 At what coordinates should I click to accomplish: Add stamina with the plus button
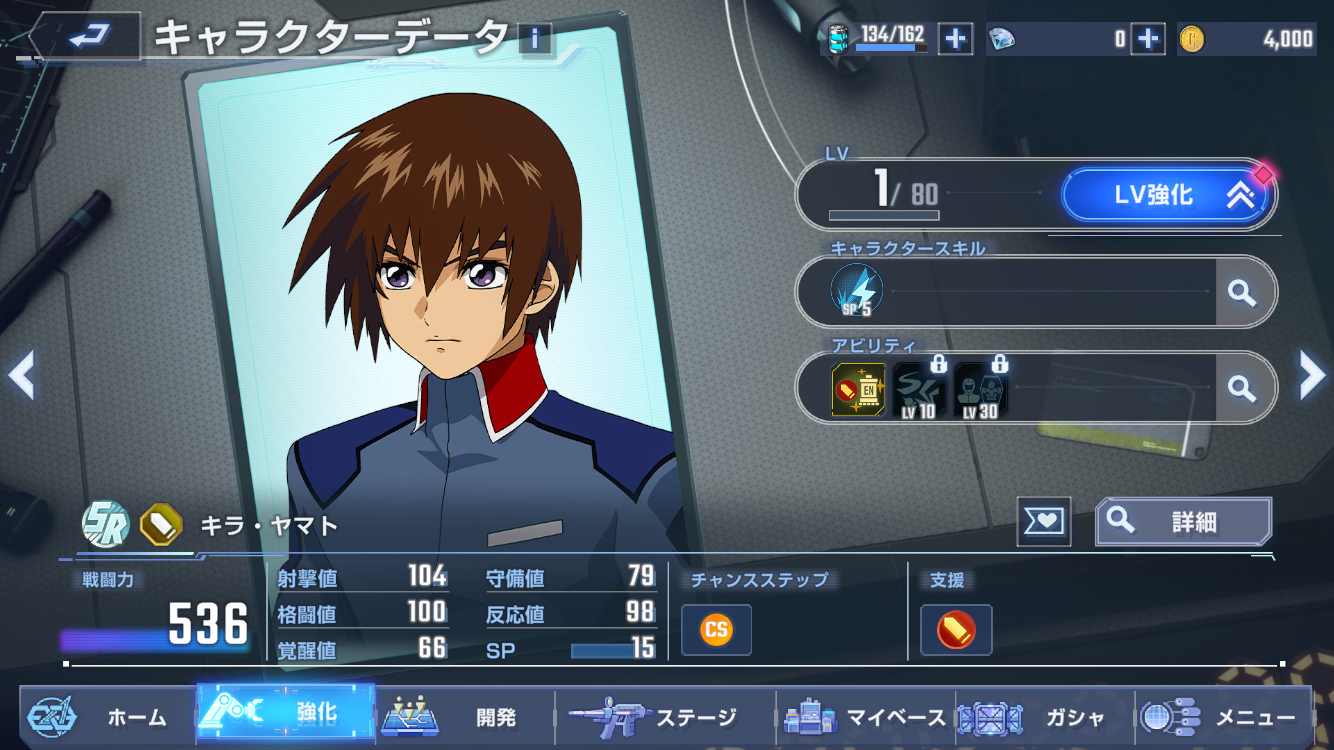955,39
